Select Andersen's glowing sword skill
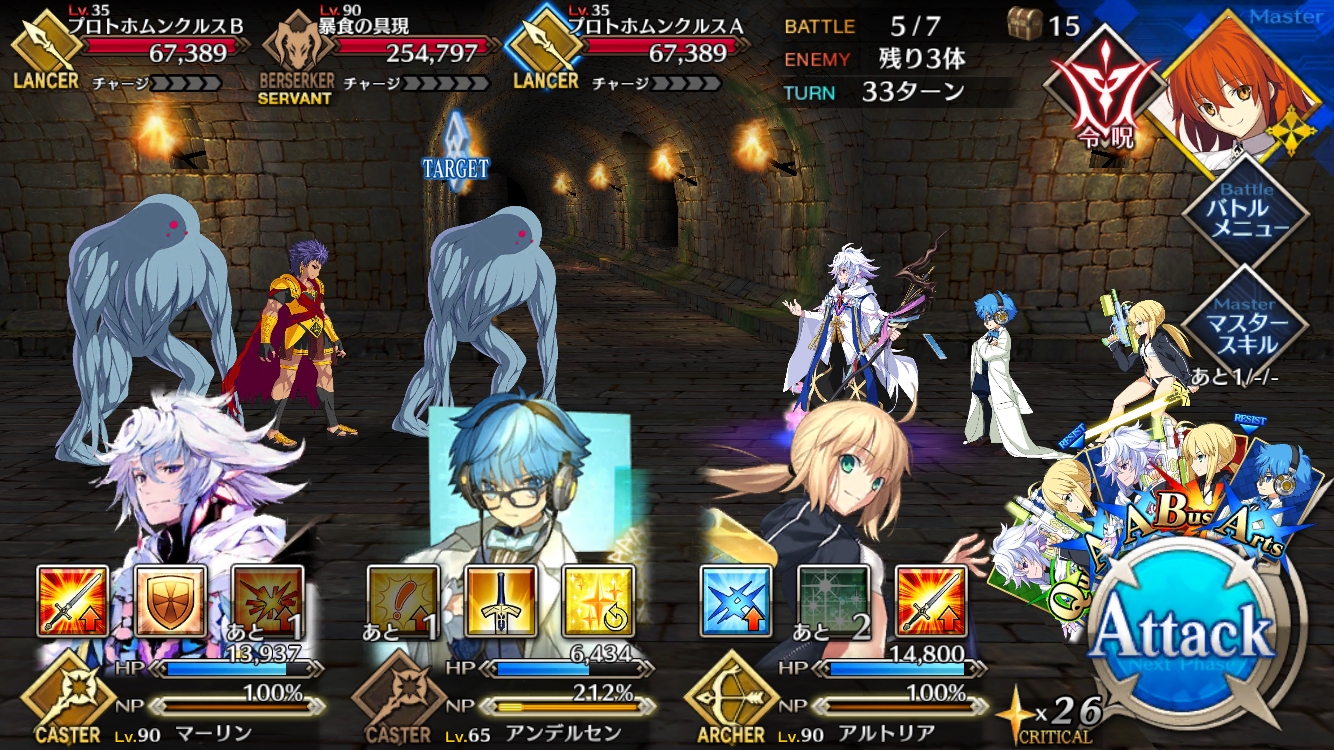The width and height of the screenshot is (1334, 750). [x=500, y=601]
